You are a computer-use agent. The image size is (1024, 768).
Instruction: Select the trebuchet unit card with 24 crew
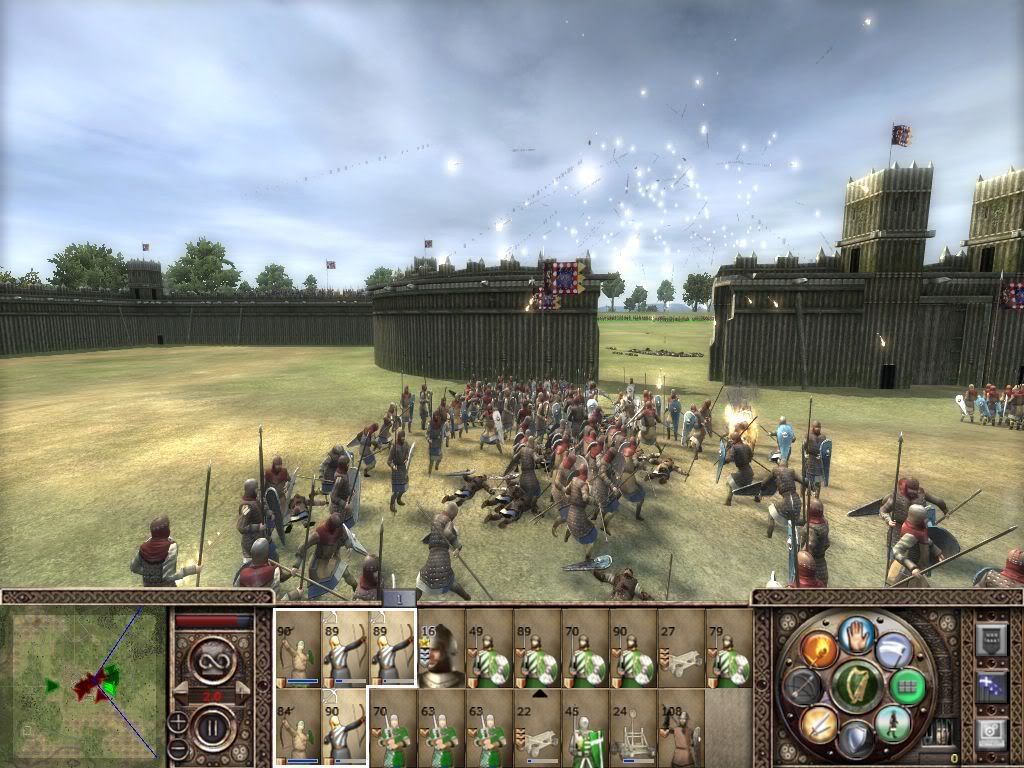633,727
